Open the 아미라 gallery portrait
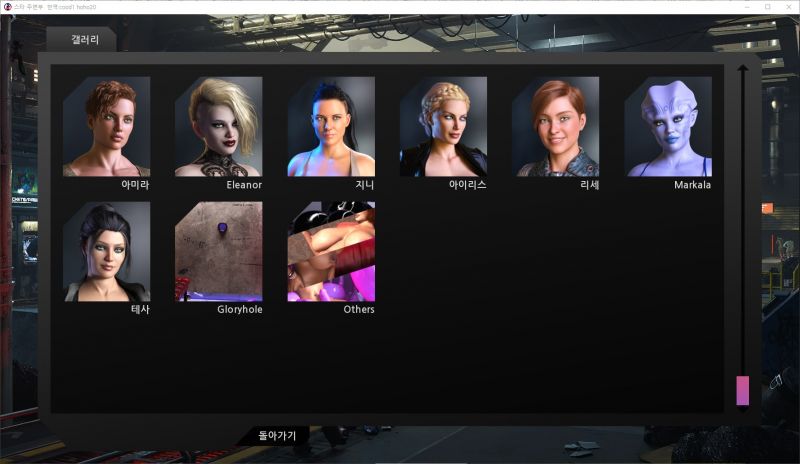Image resolution: width=800 pixels, height=464 pixels. point(106,127)
